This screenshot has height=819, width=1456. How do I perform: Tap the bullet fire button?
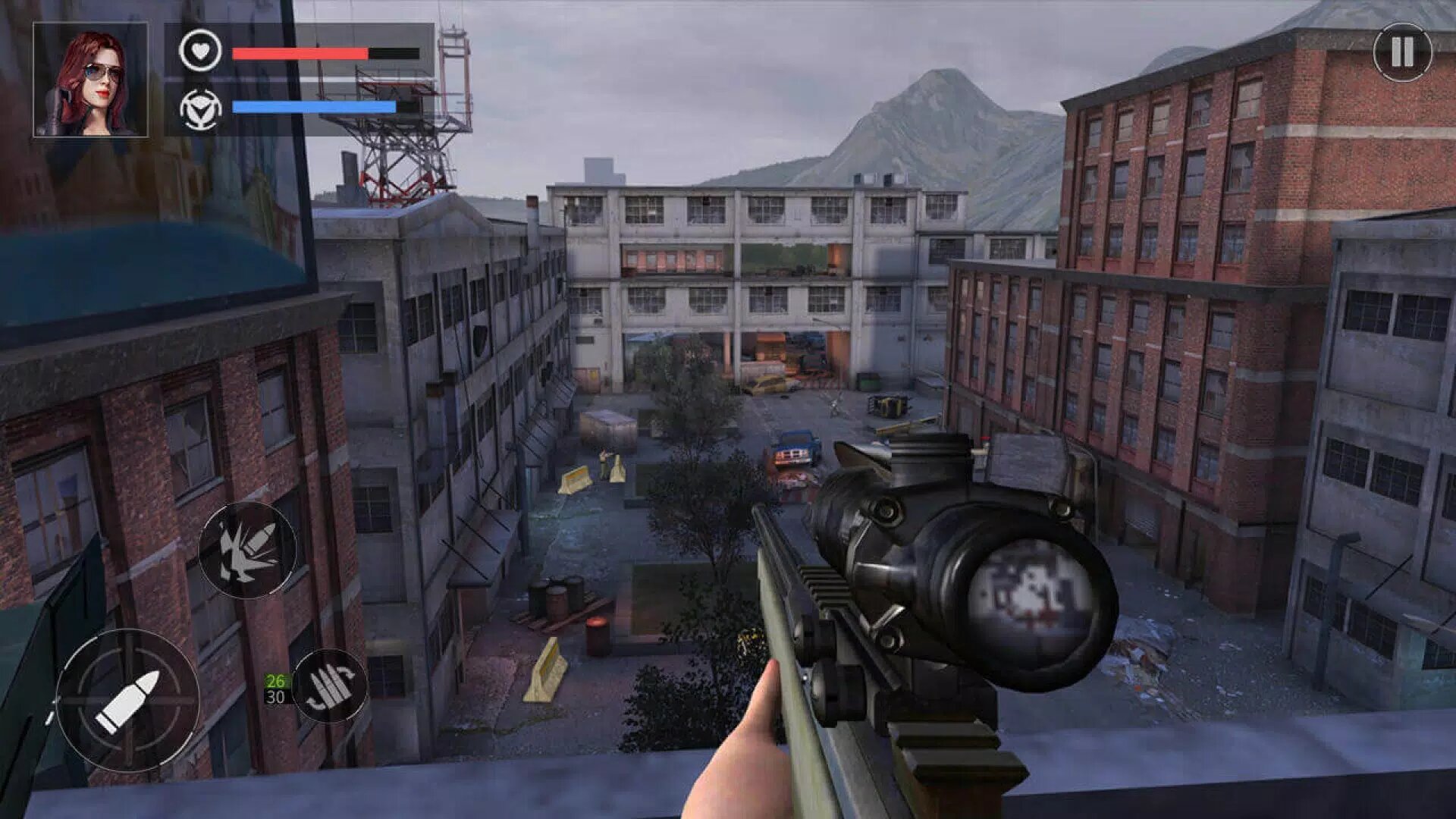click(x=127, y=700)
